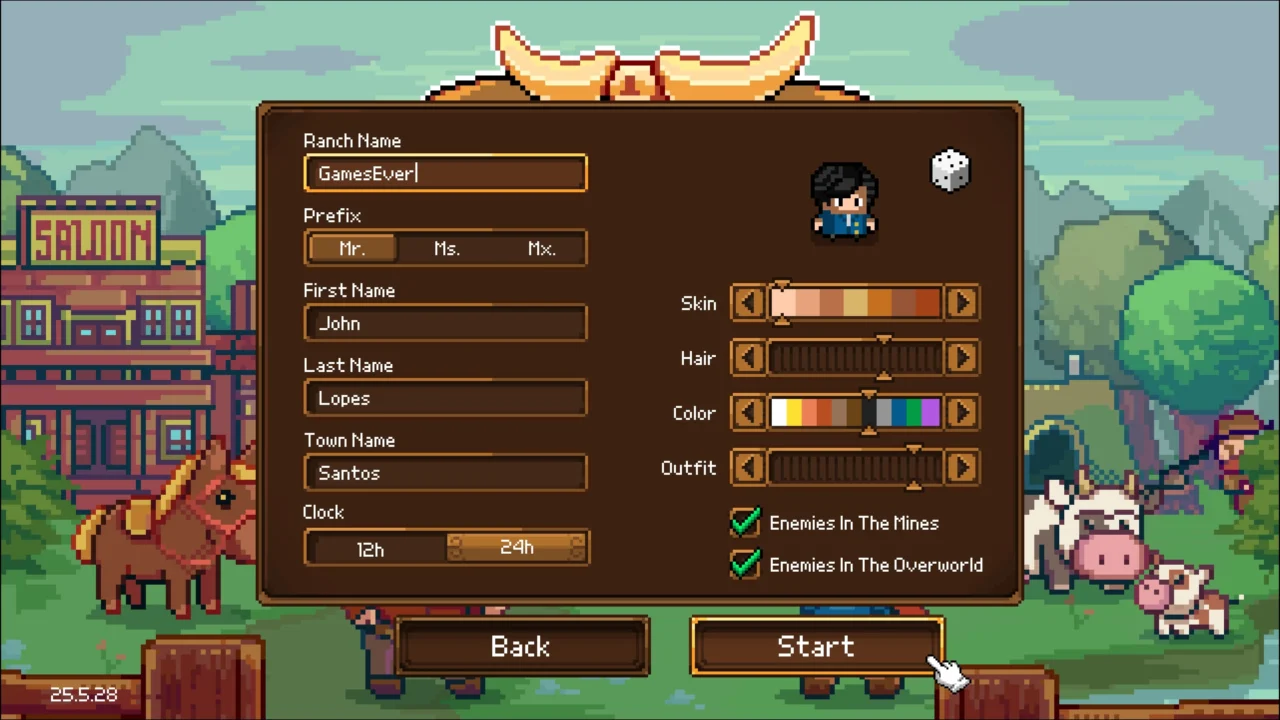
Task: Toggle Enemies In The Mines checkbox
Action: [x=745, y=522]
